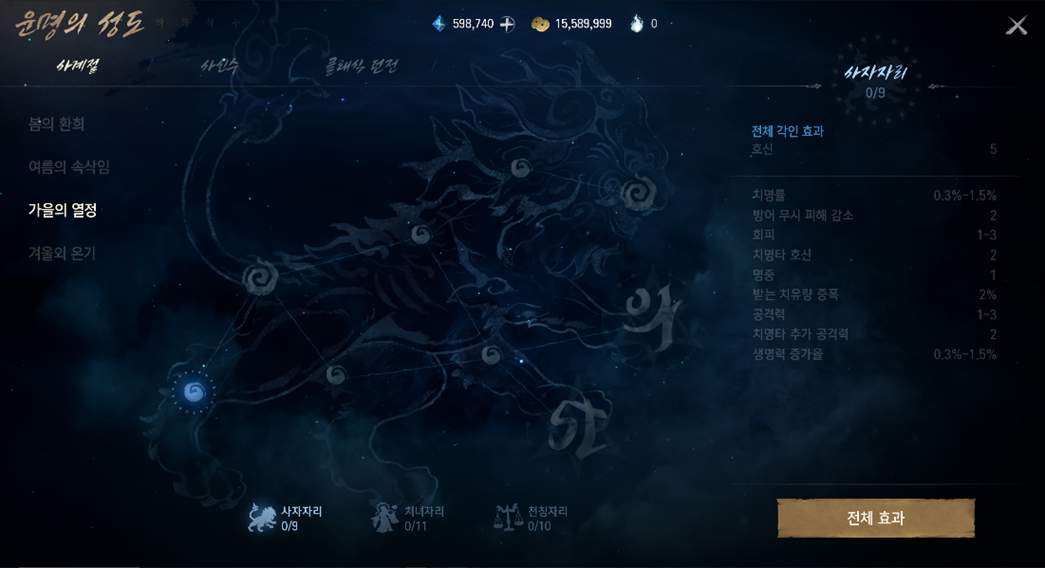Close the 운명의 성도 screen
Screen dimensions: 1045x568
tap(1016, 26)
